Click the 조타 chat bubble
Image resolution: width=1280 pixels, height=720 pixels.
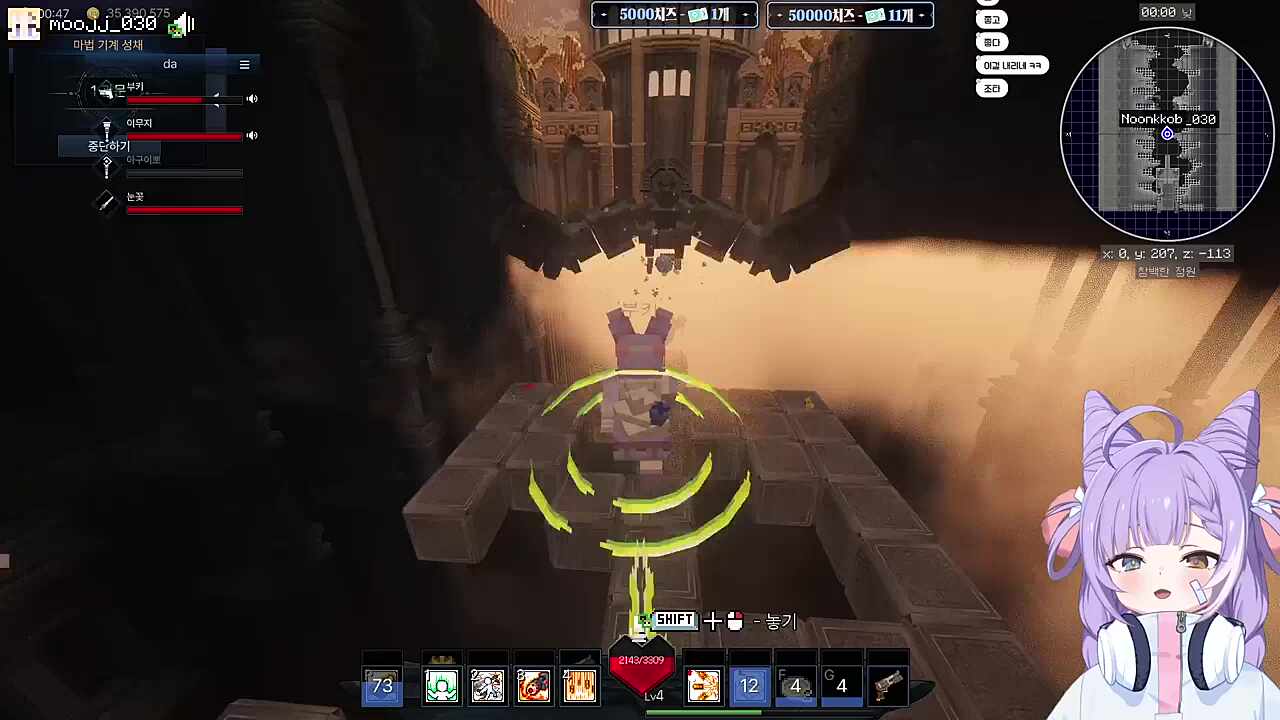(991, 88)
